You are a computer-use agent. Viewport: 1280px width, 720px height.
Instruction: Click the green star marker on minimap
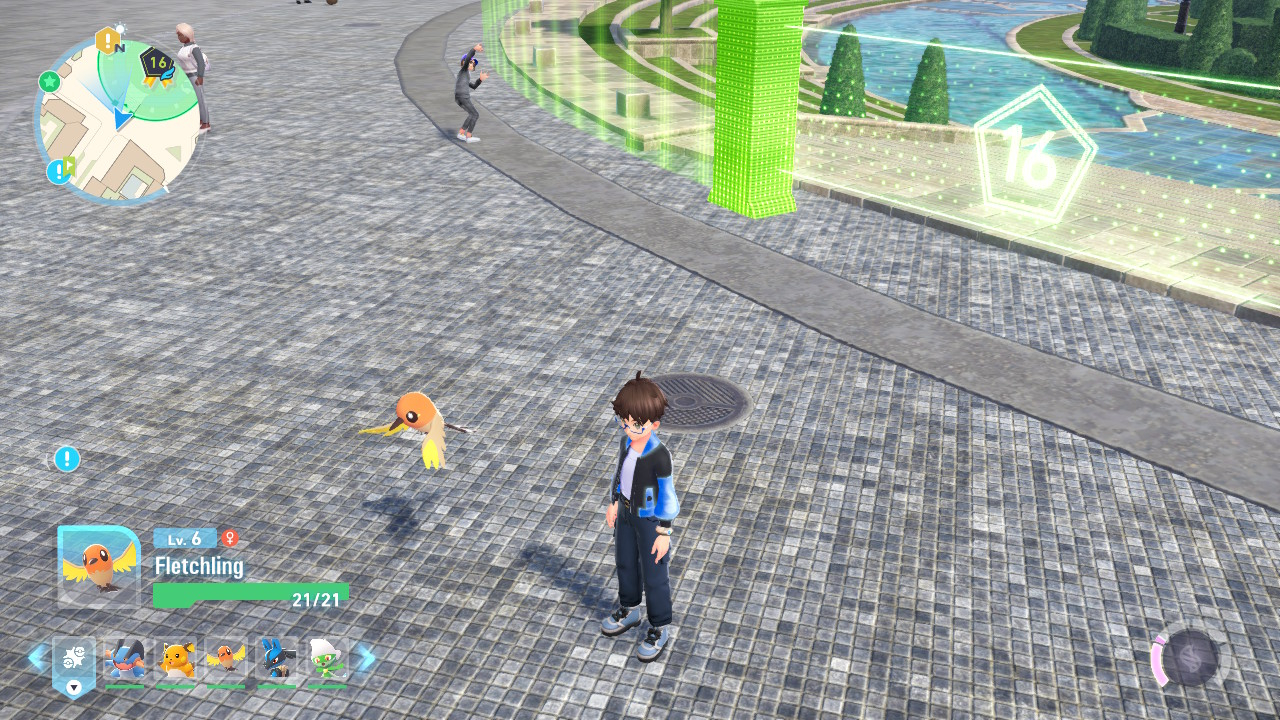coord(49,81)
